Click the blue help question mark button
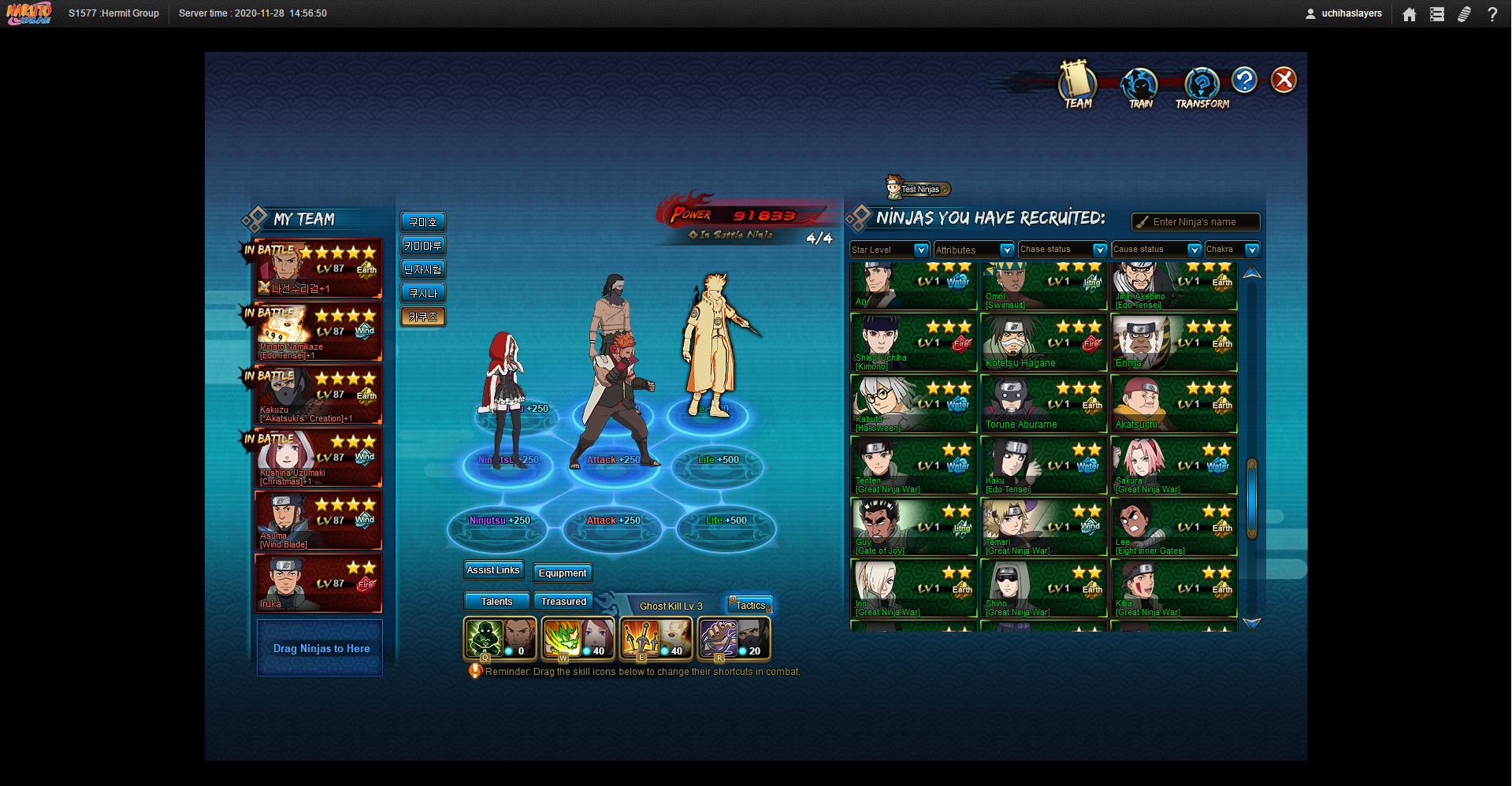The width and height of the screenshot is (1512, 786). pos(1244,80)
